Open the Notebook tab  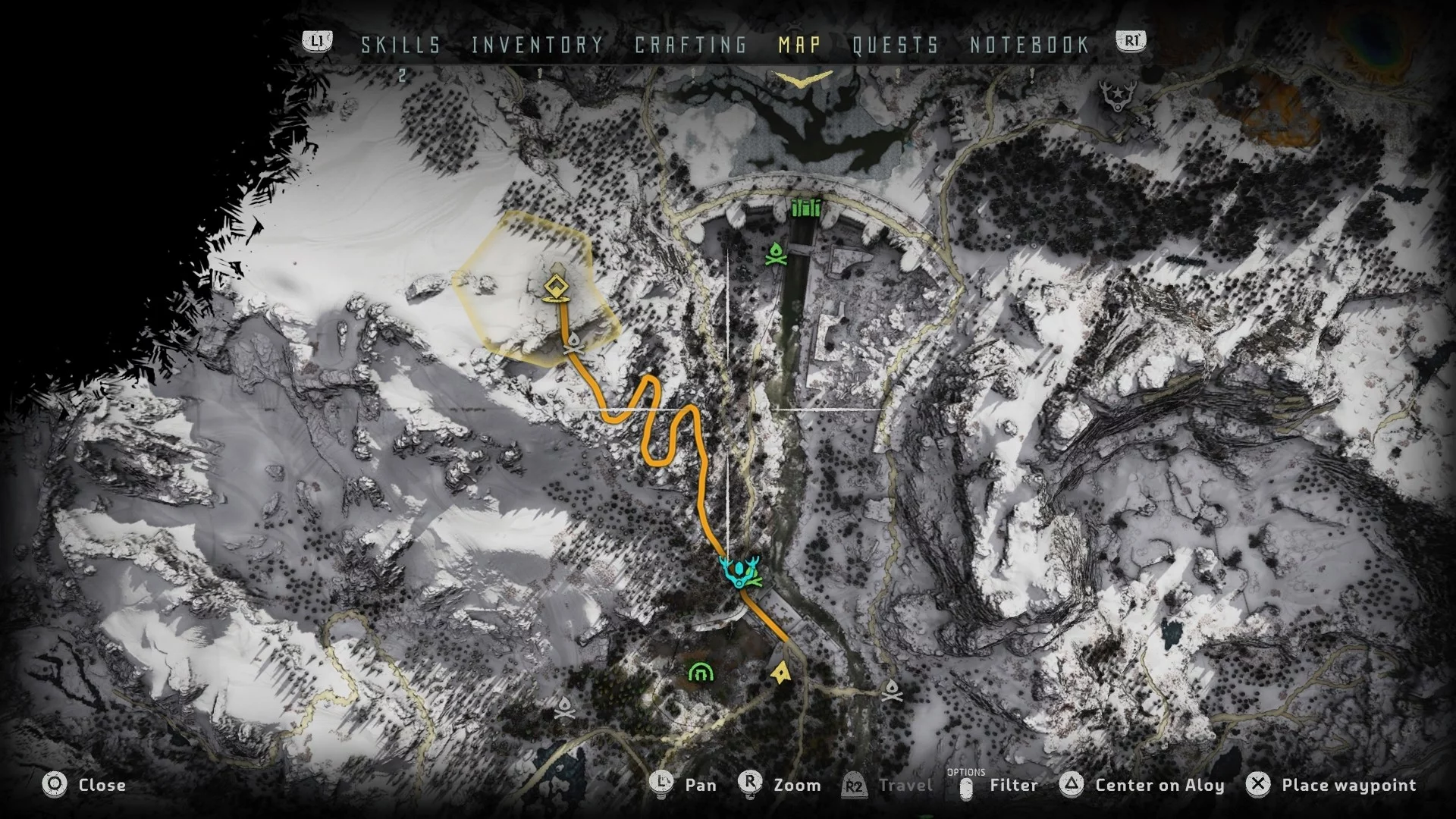pyautogui.click(x=1029, y=45)
